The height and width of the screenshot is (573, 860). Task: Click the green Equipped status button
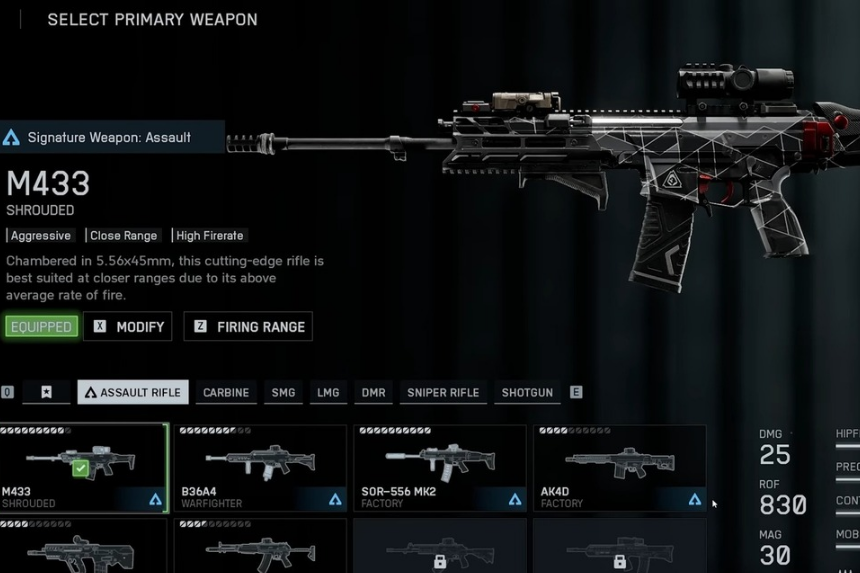click(x=41, y=327)
